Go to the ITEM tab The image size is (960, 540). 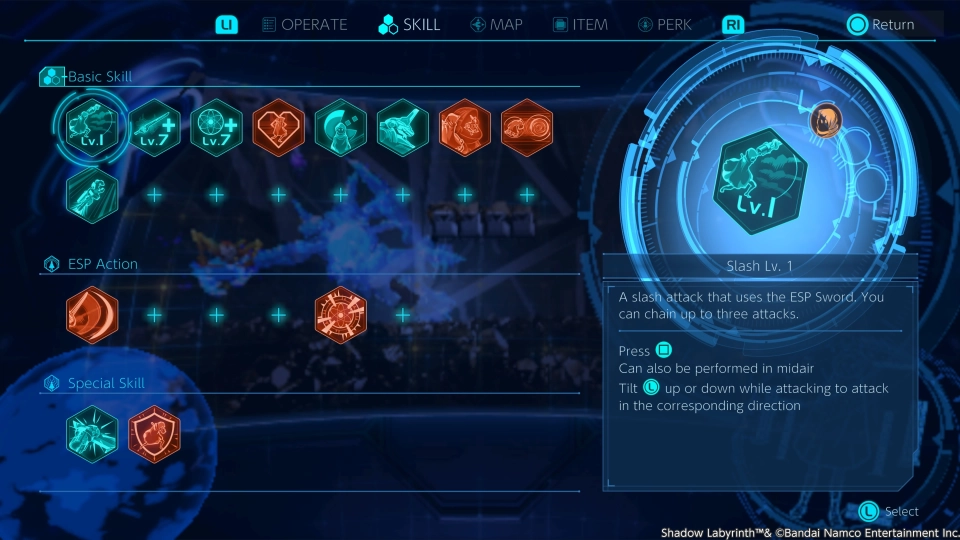580,25
